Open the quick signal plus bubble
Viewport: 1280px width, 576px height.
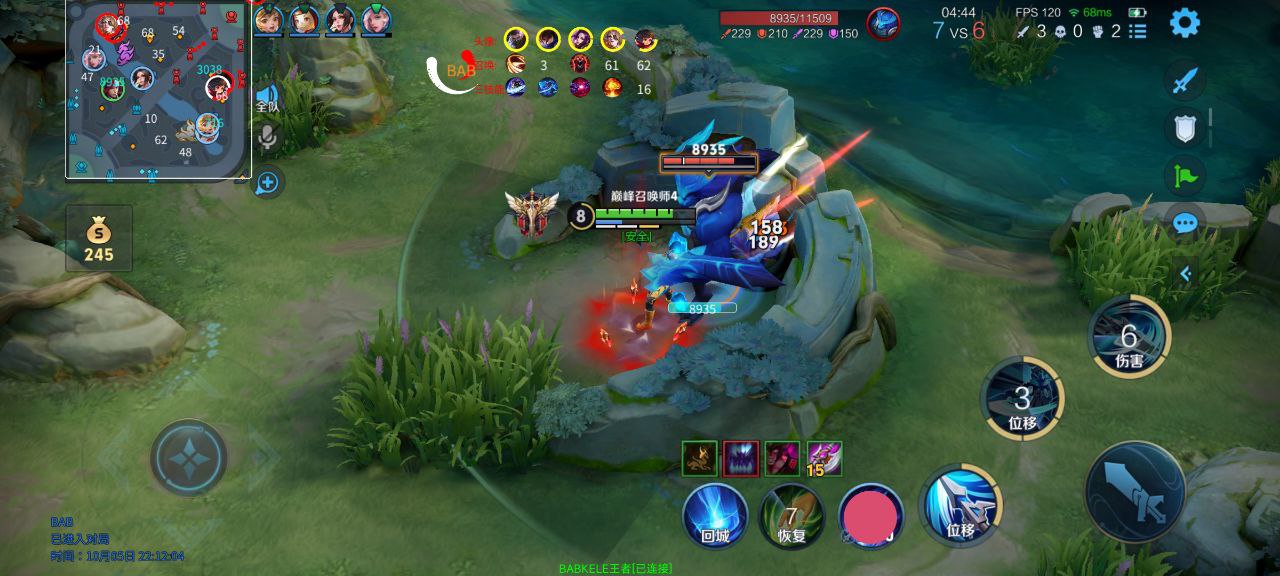point(267,182)
